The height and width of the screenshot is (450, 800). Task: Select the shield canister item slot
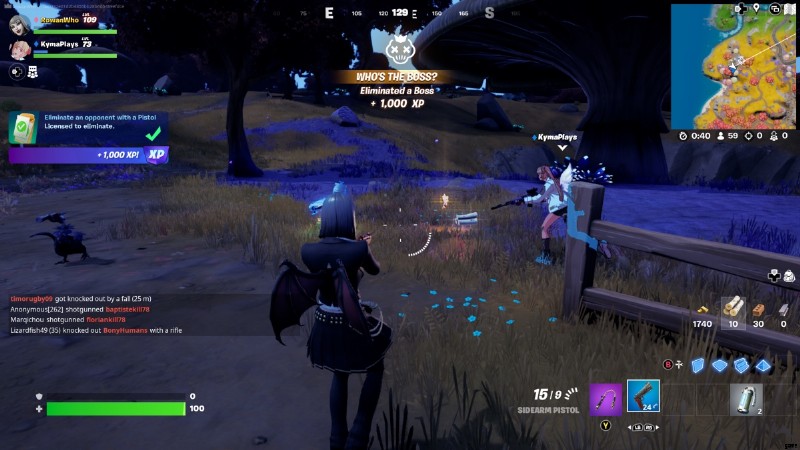pos(745,397)
